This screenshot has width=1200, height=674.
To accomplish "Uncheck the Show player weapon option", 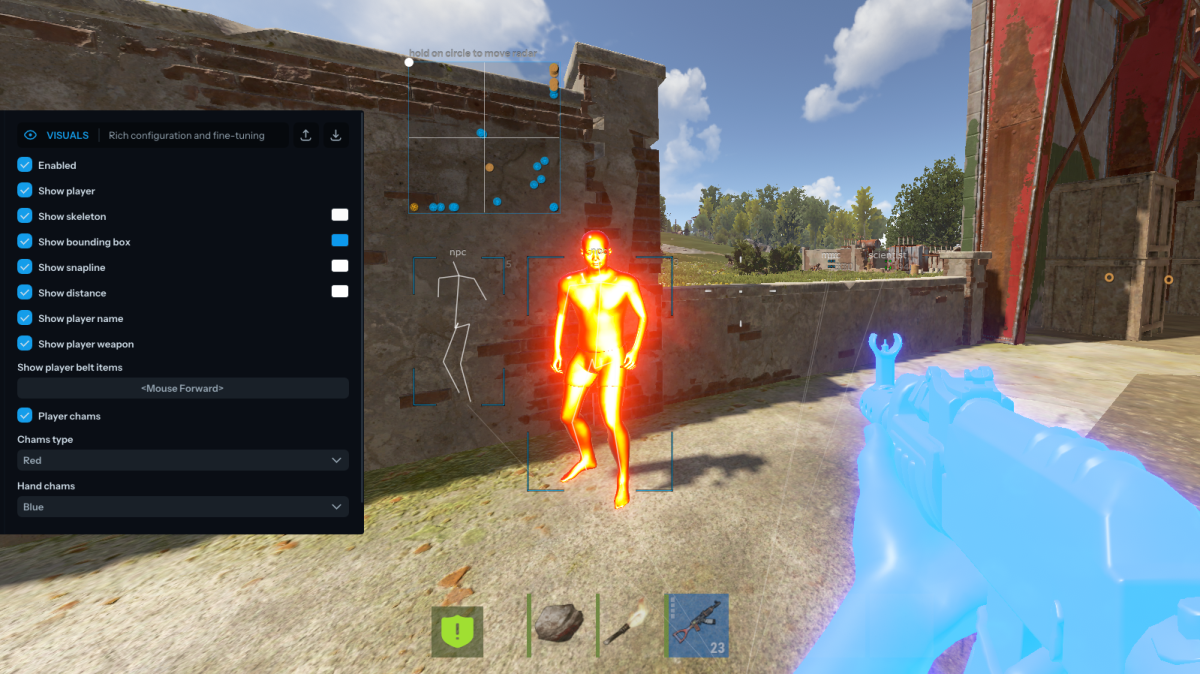I will [25, 344].
